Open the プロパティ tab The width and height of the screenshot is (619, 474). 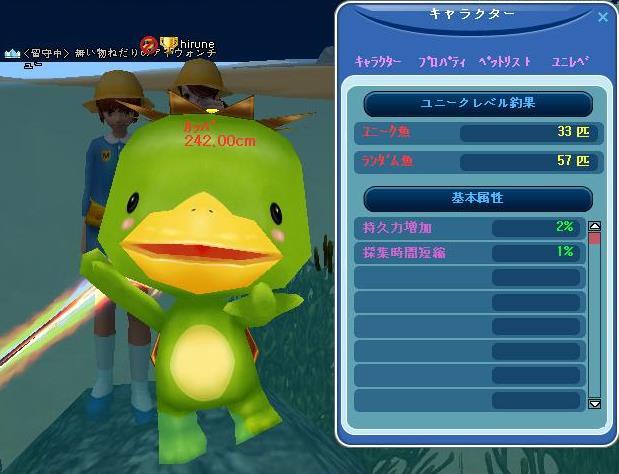coord(441,62)
